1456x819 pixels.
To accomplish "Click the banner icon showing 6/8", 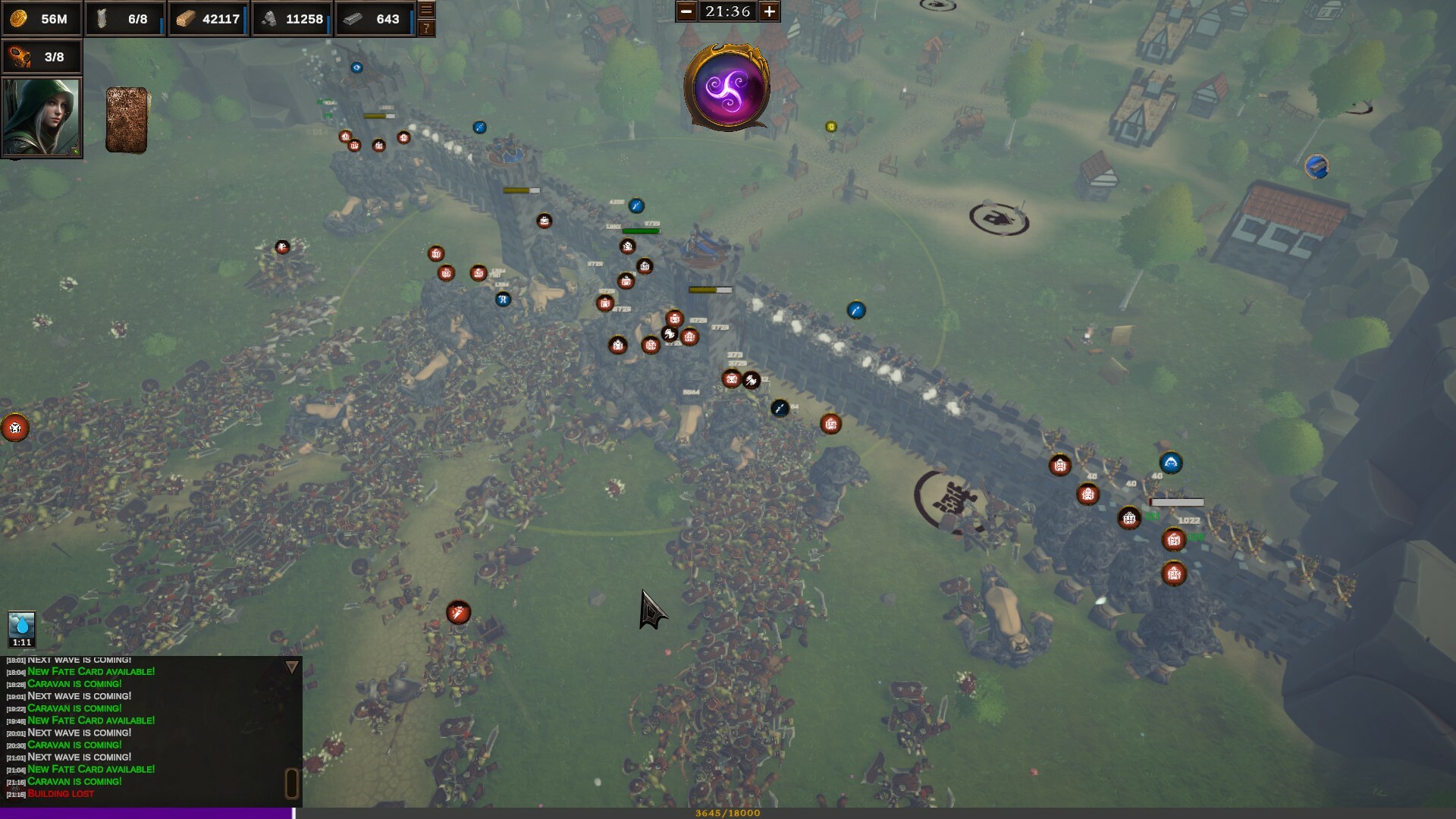I will click(x=125, y=19).
